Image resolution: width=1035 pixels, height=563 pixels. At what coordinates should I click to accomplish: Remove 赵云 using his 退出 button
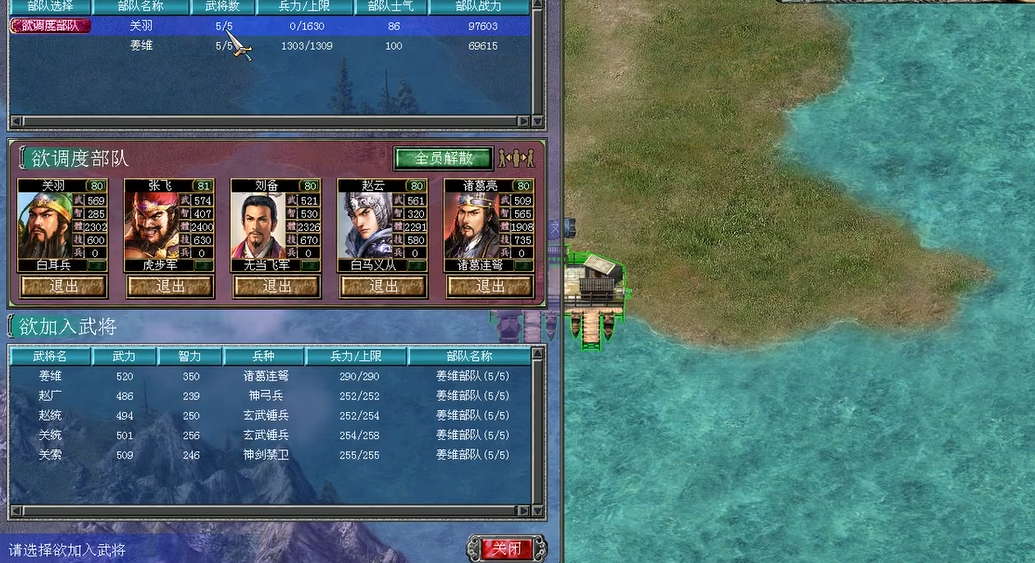383,286
